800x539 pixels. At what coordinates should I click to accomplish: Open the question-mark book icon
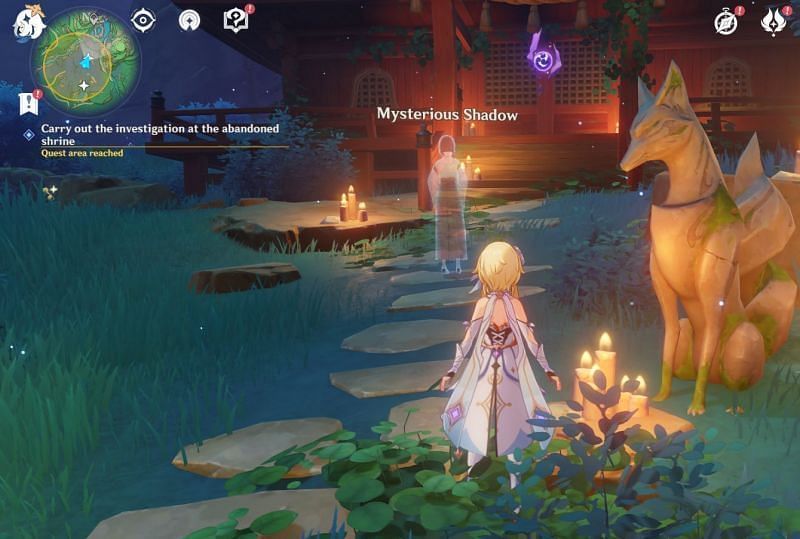click(x=235, y=20)
